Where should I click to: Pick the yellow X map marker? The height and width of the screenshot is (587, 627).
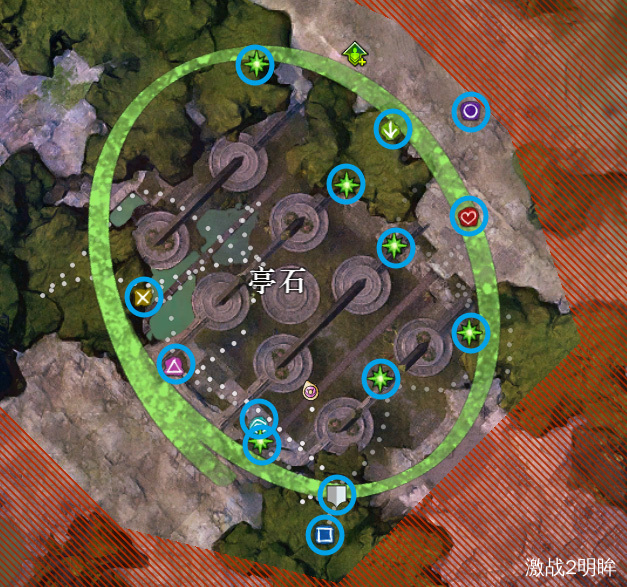[144, 296]
